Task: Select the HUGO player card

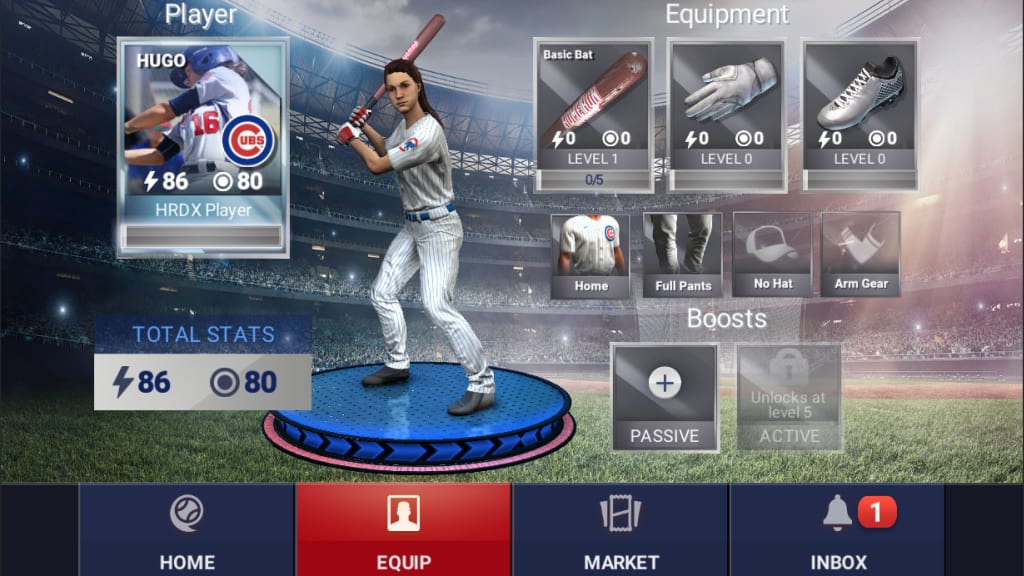Action: pyautogui.click(x=203, y=147)
